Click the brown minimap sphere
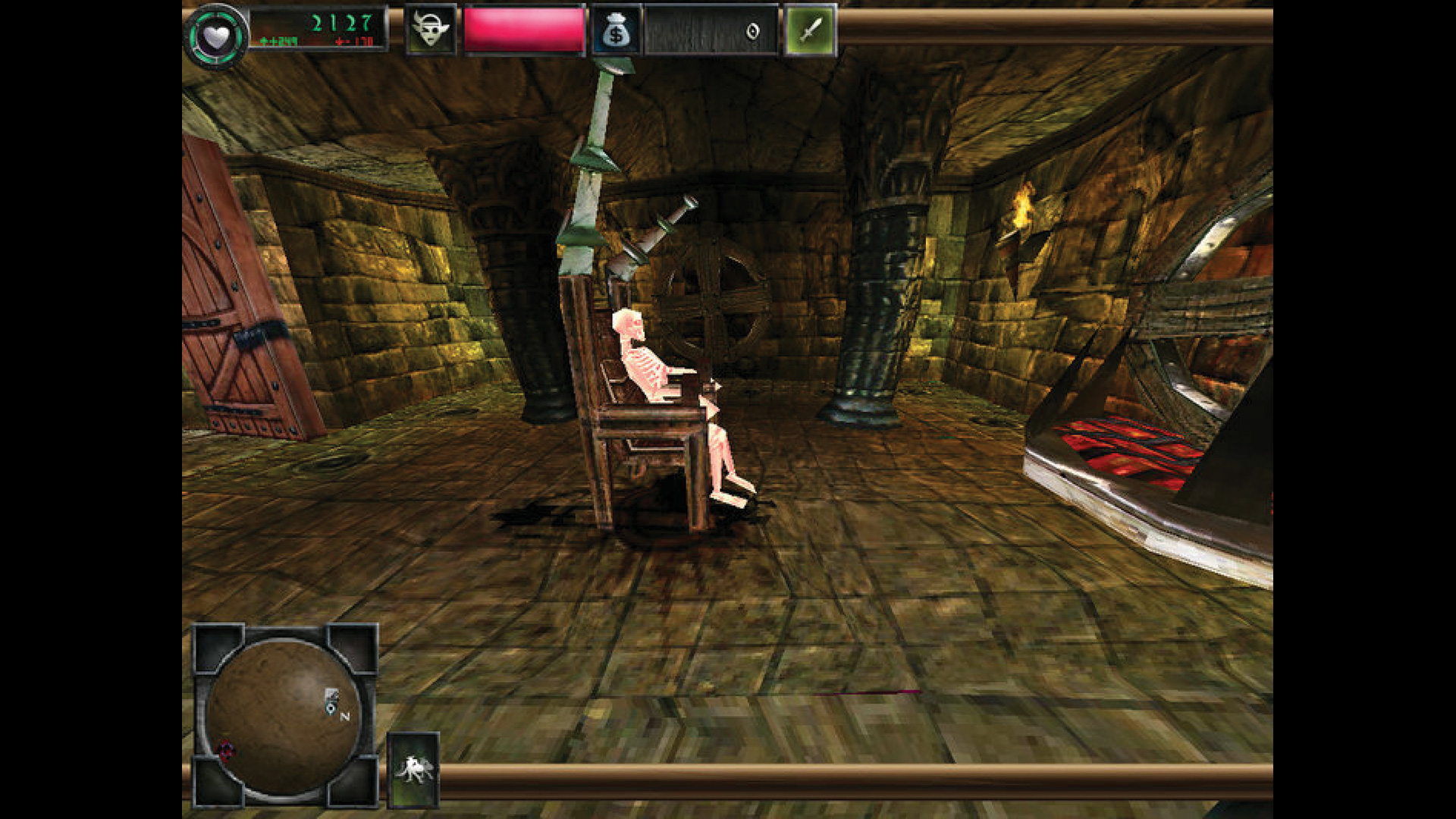The width and height of the screenshot is (1456, 819). (x=284, y=717)
